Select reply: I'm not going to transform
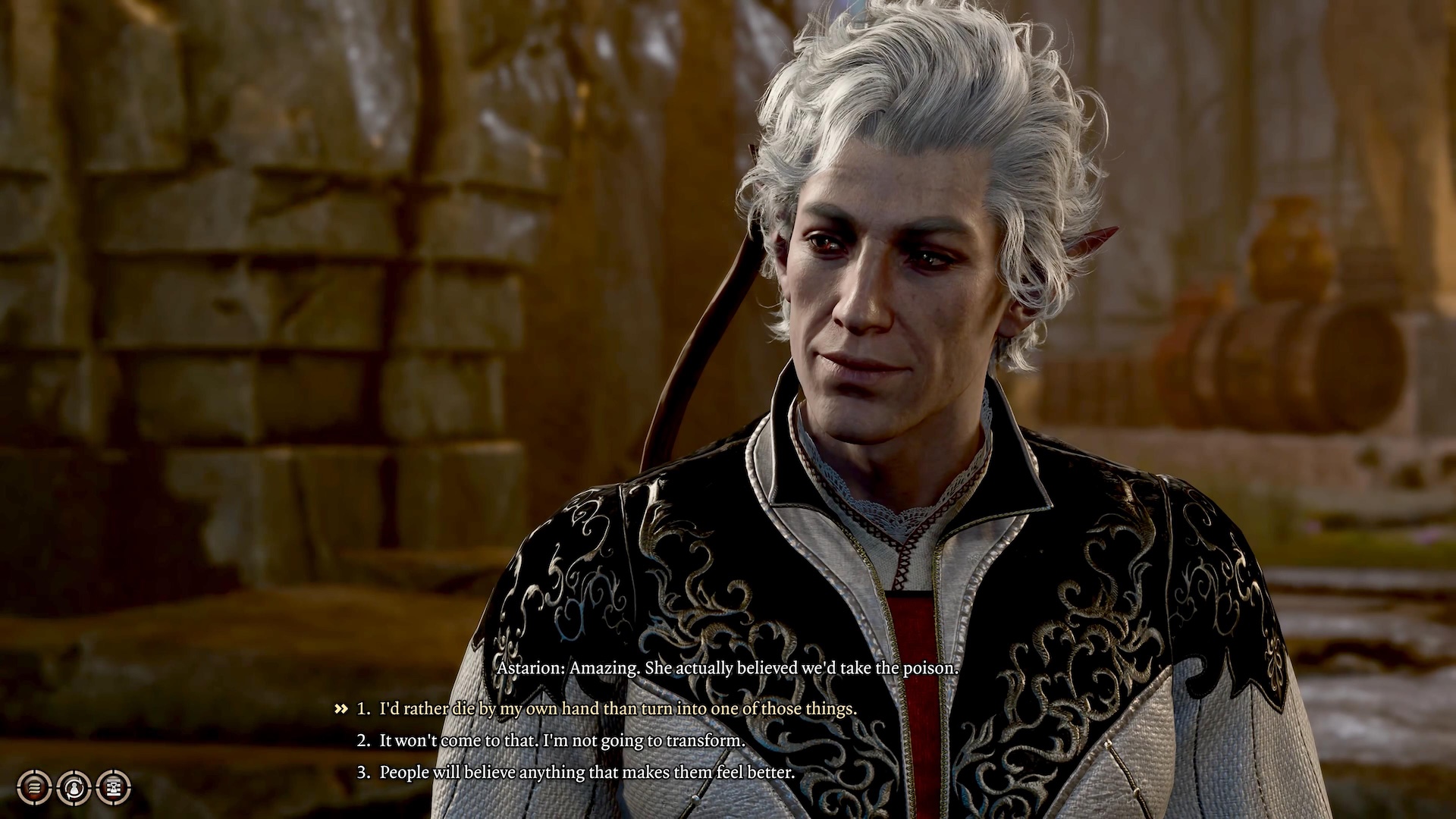The width and height of the screenshot is (1456, 819). point(562,741)
